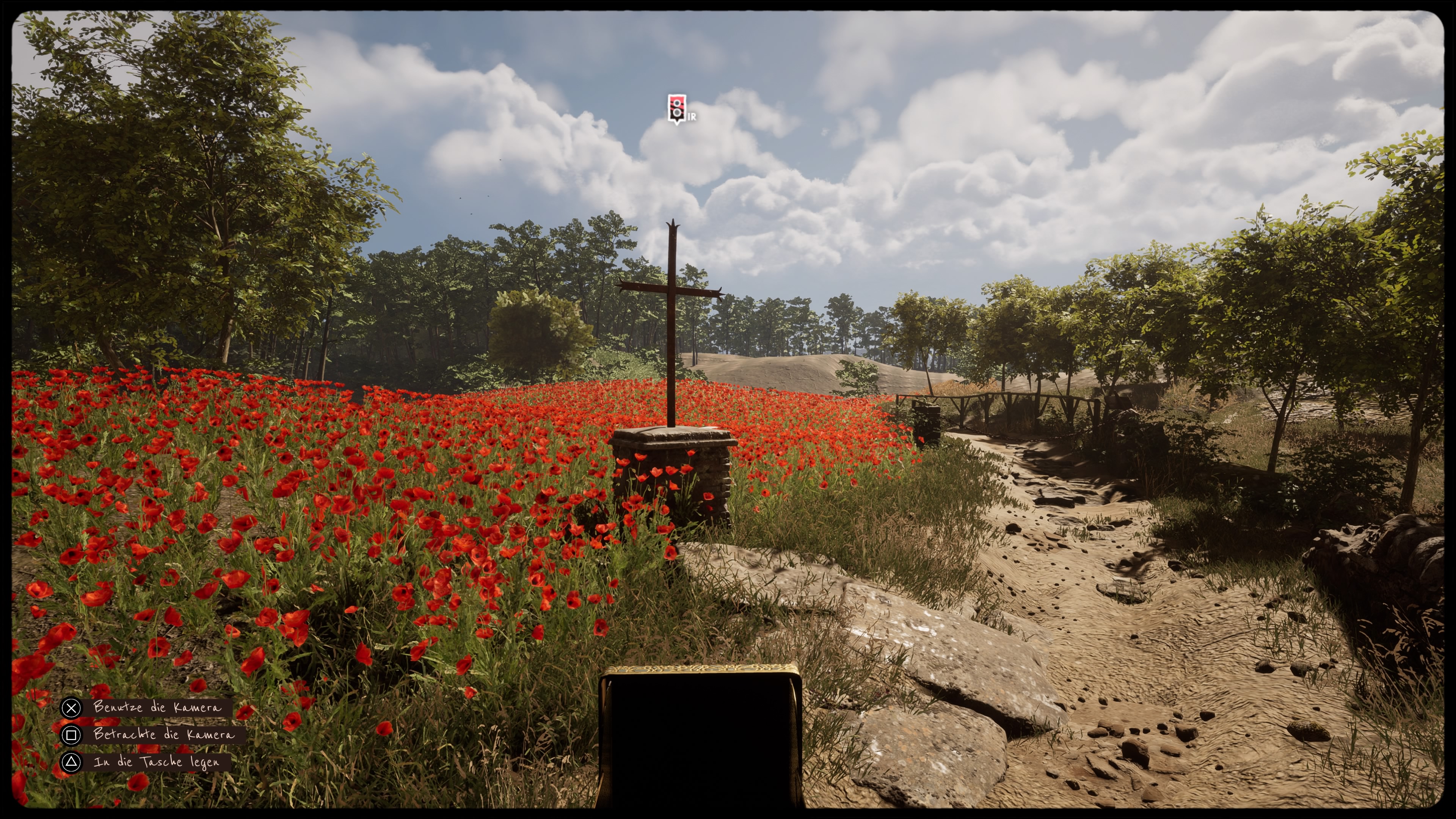Select the red IR camera photo marker
The width and height of the screenshot is (1456, 819).
click(676, 108)
